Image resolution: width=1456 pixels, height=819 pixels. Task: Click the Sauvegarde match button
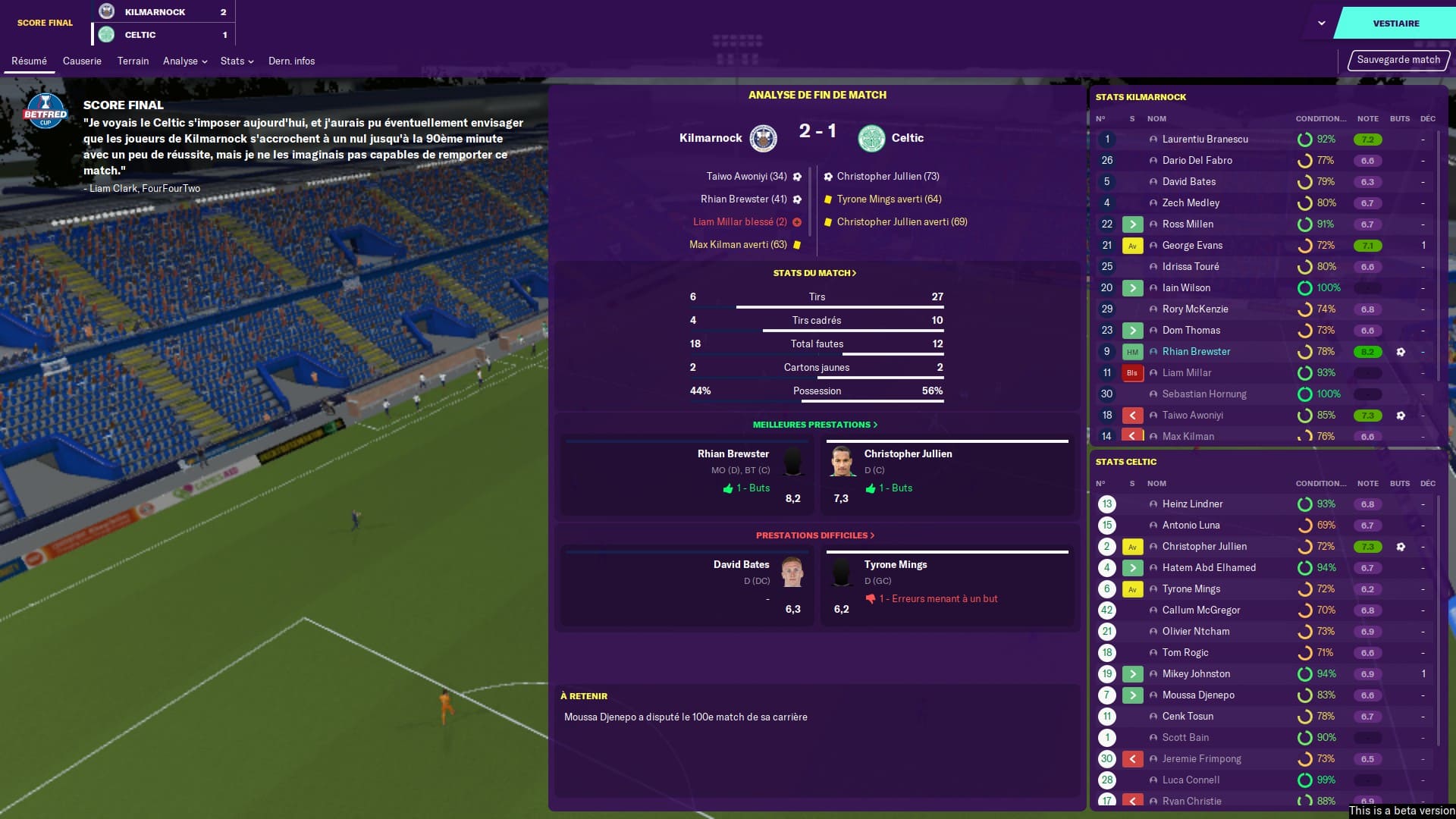pos(1398,60)
